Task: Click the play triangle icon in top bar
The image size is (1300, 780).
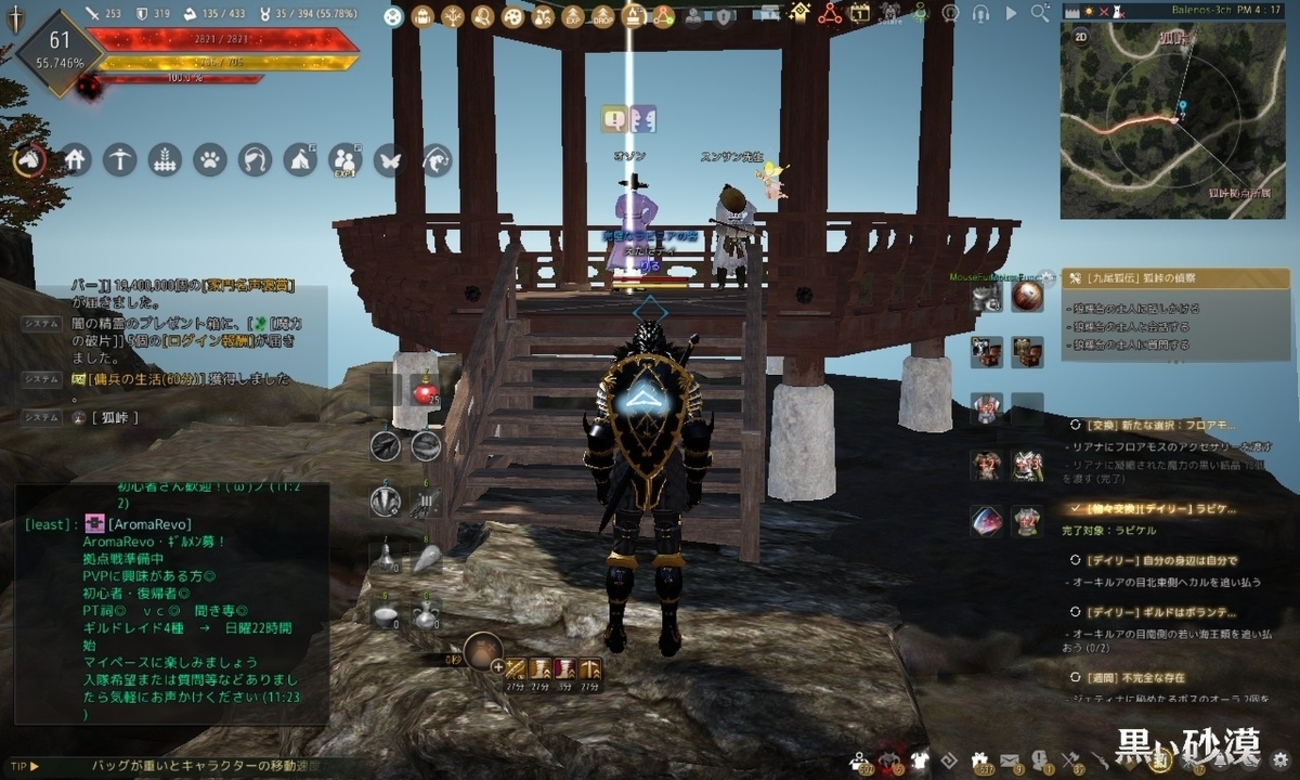Action: point(1011,14)
